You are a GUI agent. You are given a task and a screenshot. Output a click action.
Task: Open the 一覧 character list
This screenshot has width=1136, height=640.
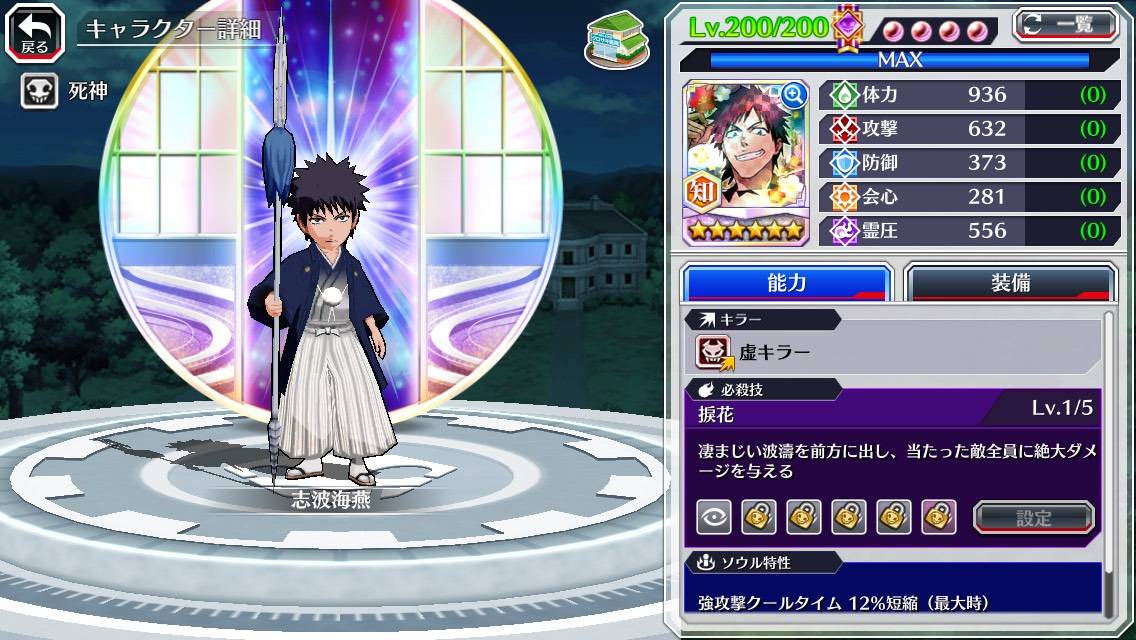pyautogui.click(x=1066, y=24)
